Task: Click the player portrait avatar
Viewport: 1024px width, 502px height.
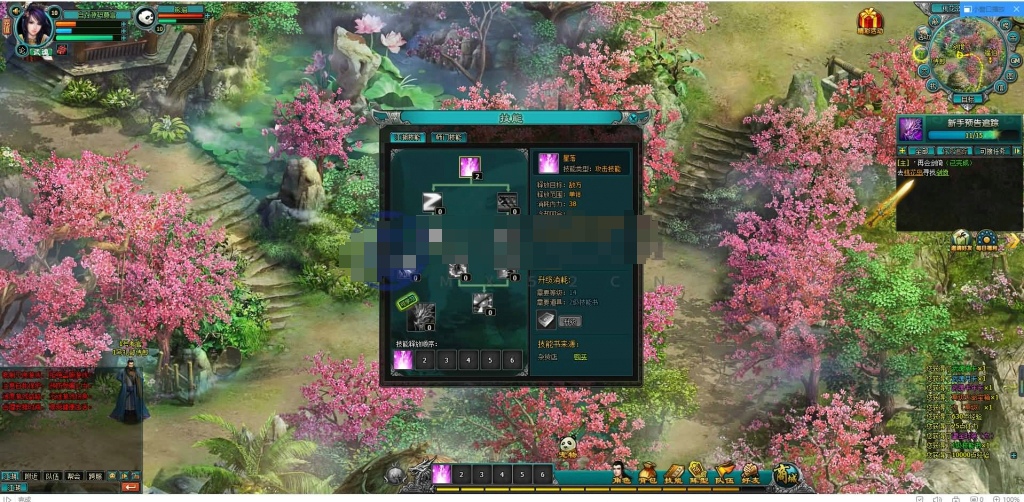Action: (32, 27)
